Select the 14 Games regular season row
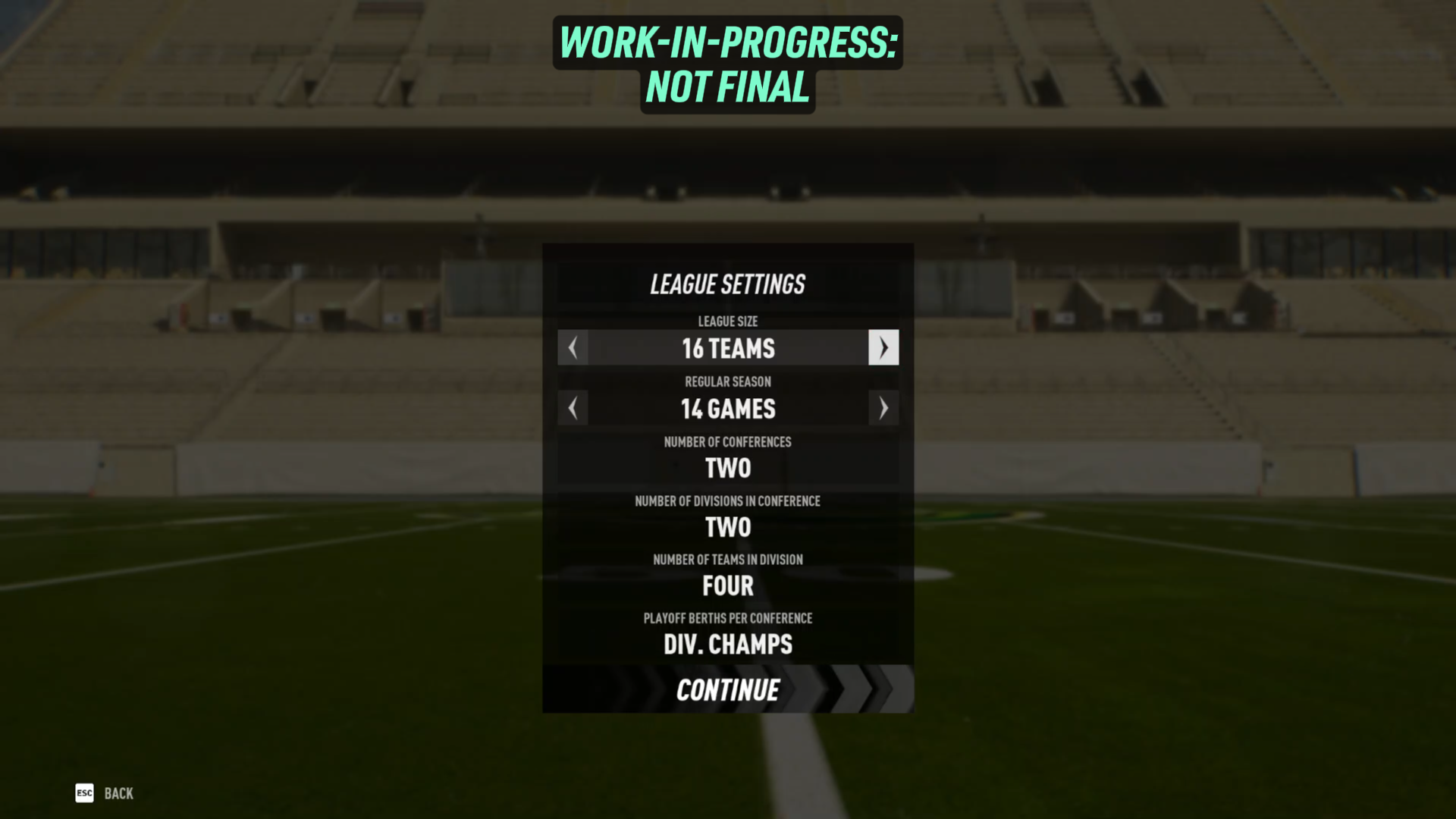 point(728,409)
